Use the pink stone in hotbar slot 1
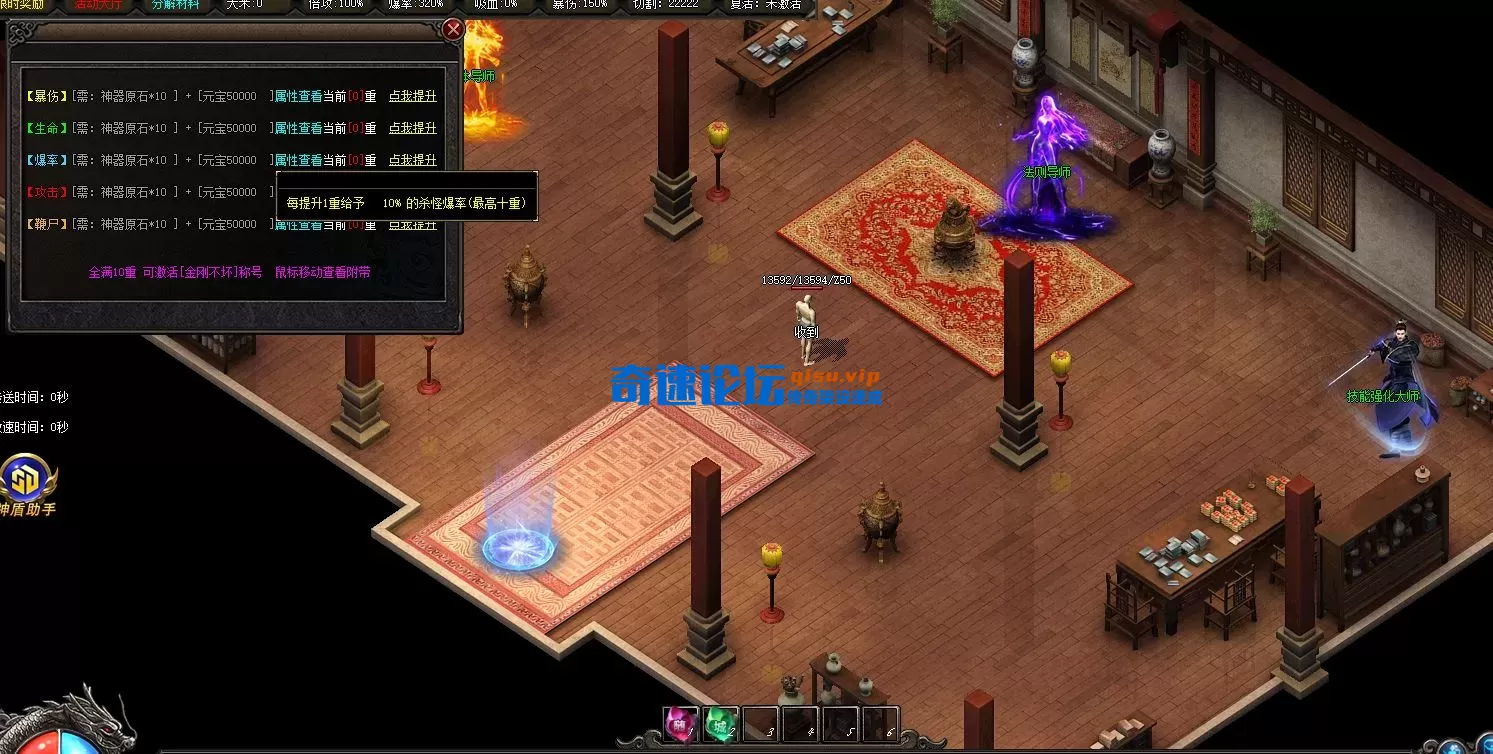 680,724
